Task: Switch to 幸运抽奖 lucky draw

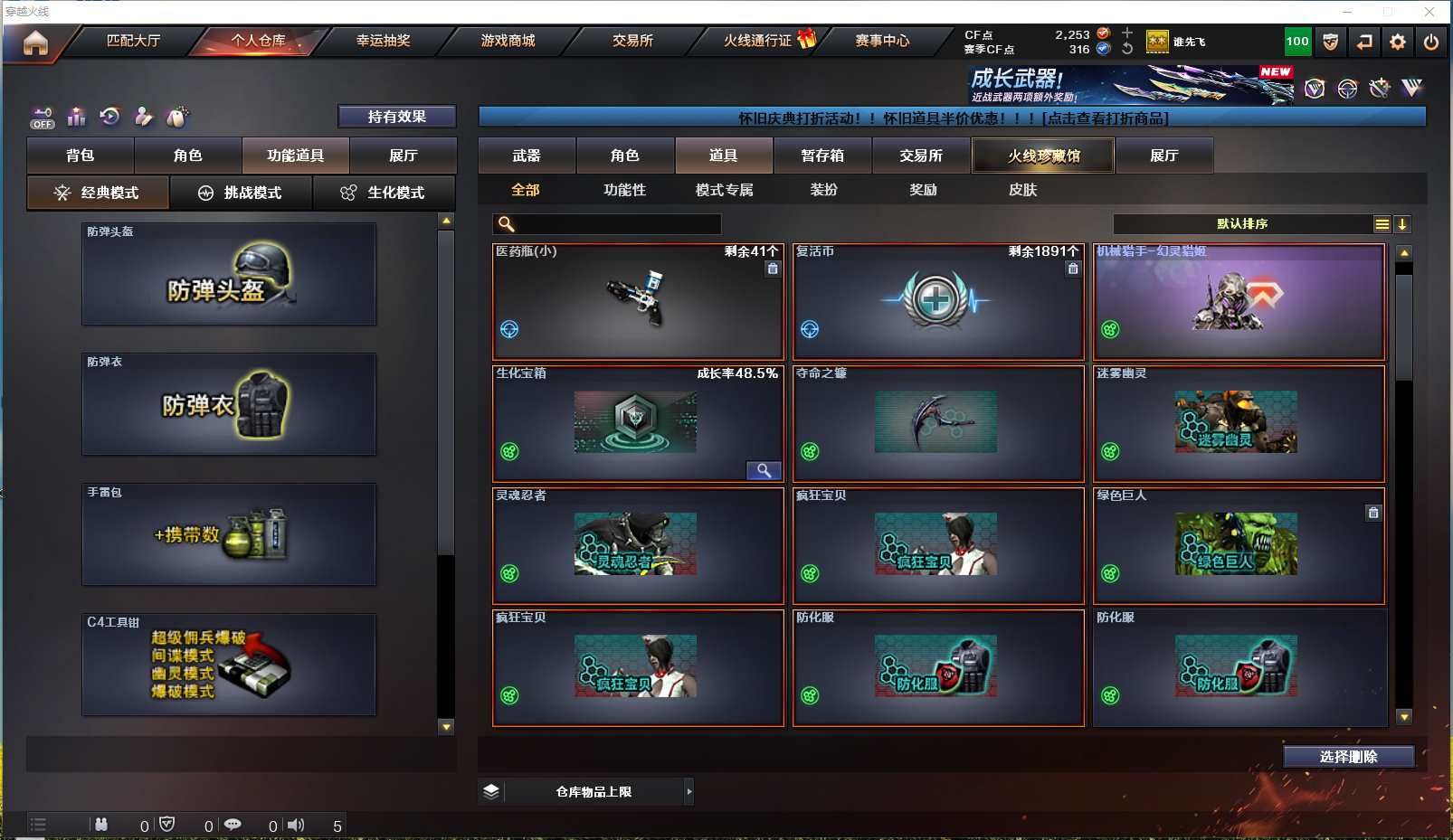Action: [383, 41]
